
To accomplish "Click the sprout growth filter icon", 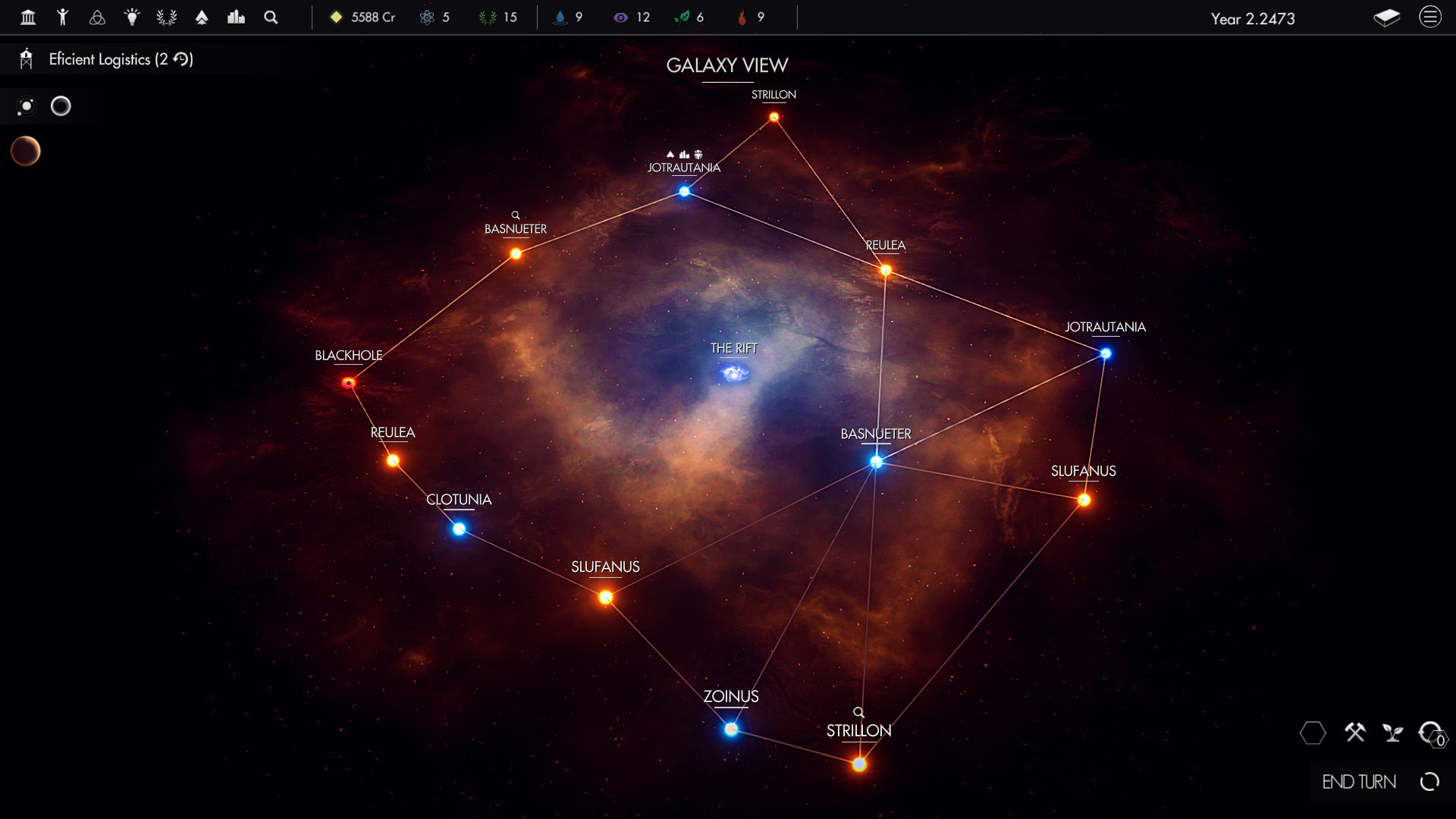I will click(x=1394, y=733).
